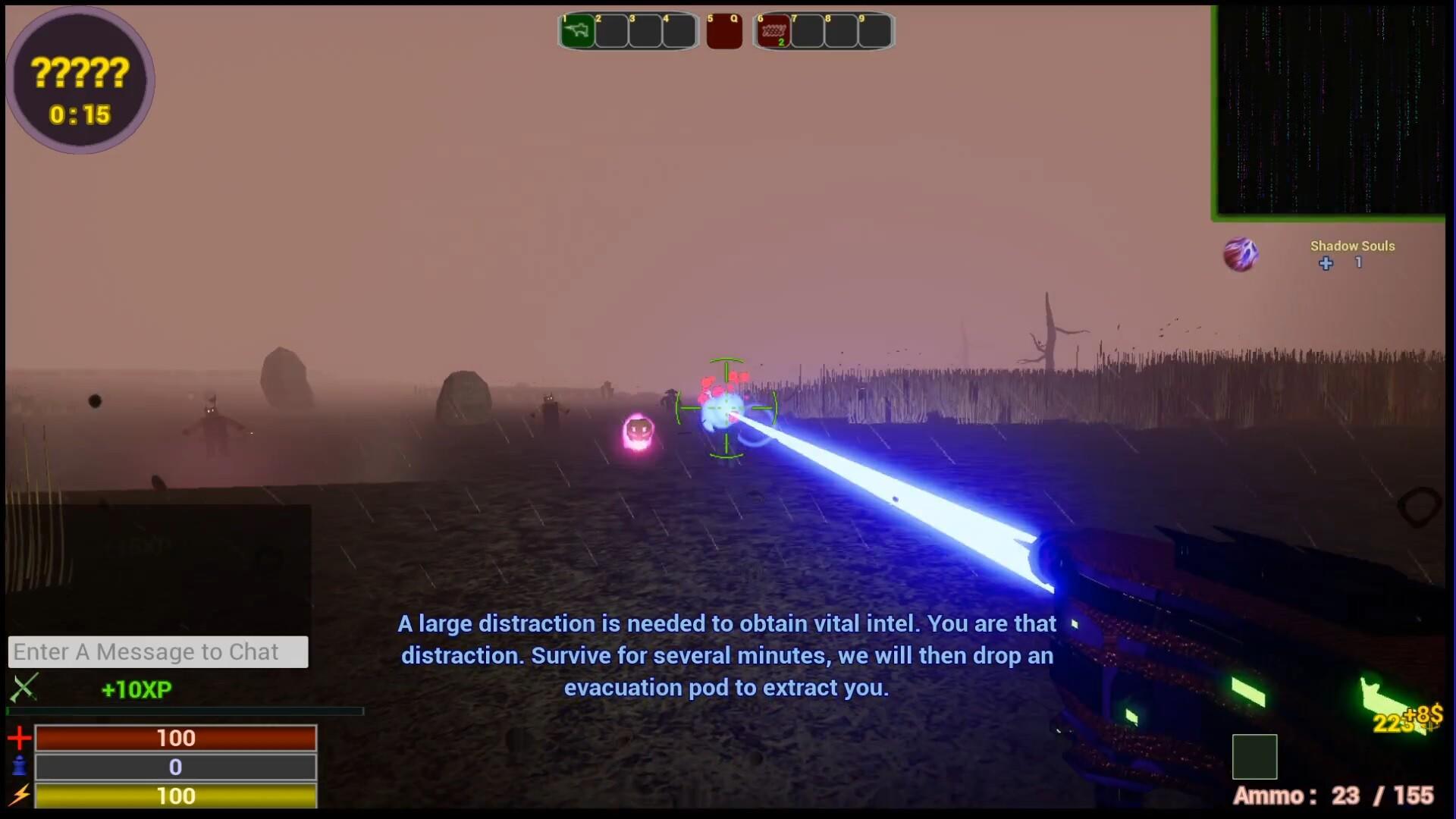Select the pistol in hotbar slot 1

[577, 31]
